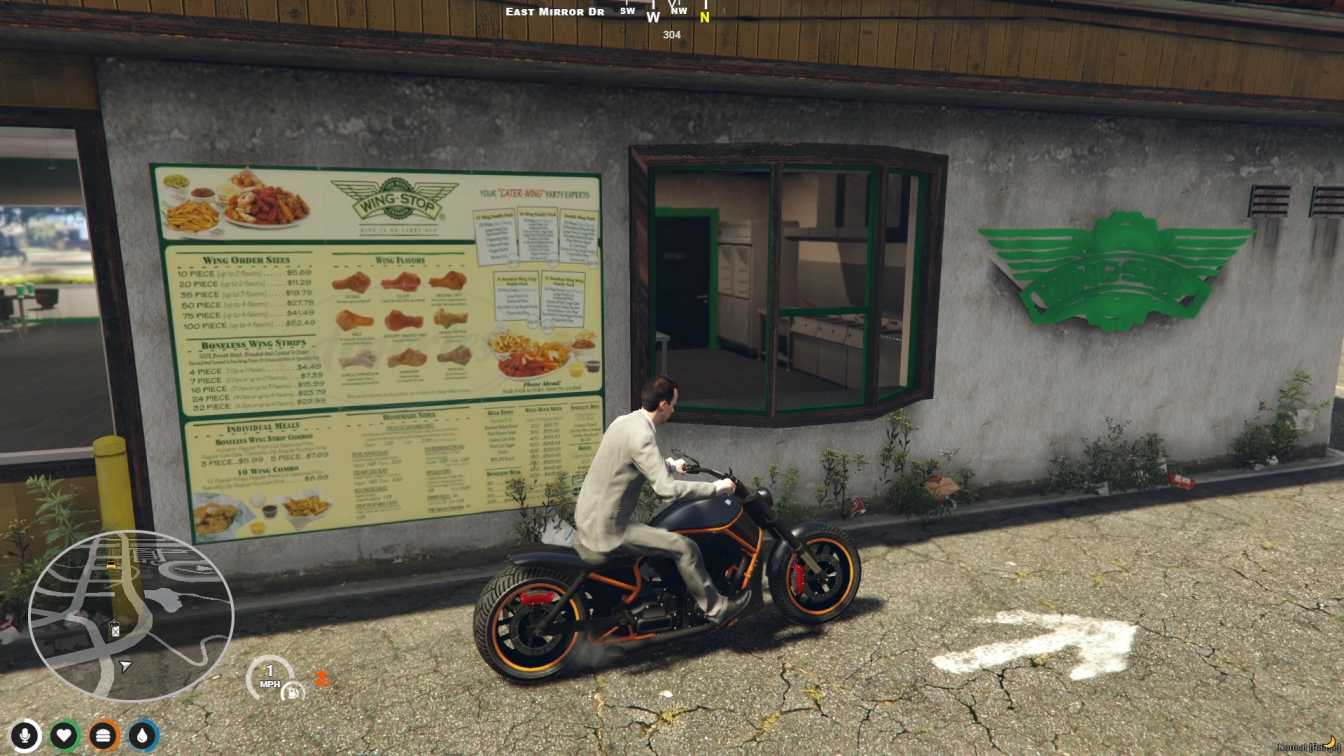Click the circular minimap

tap(130, 615)
